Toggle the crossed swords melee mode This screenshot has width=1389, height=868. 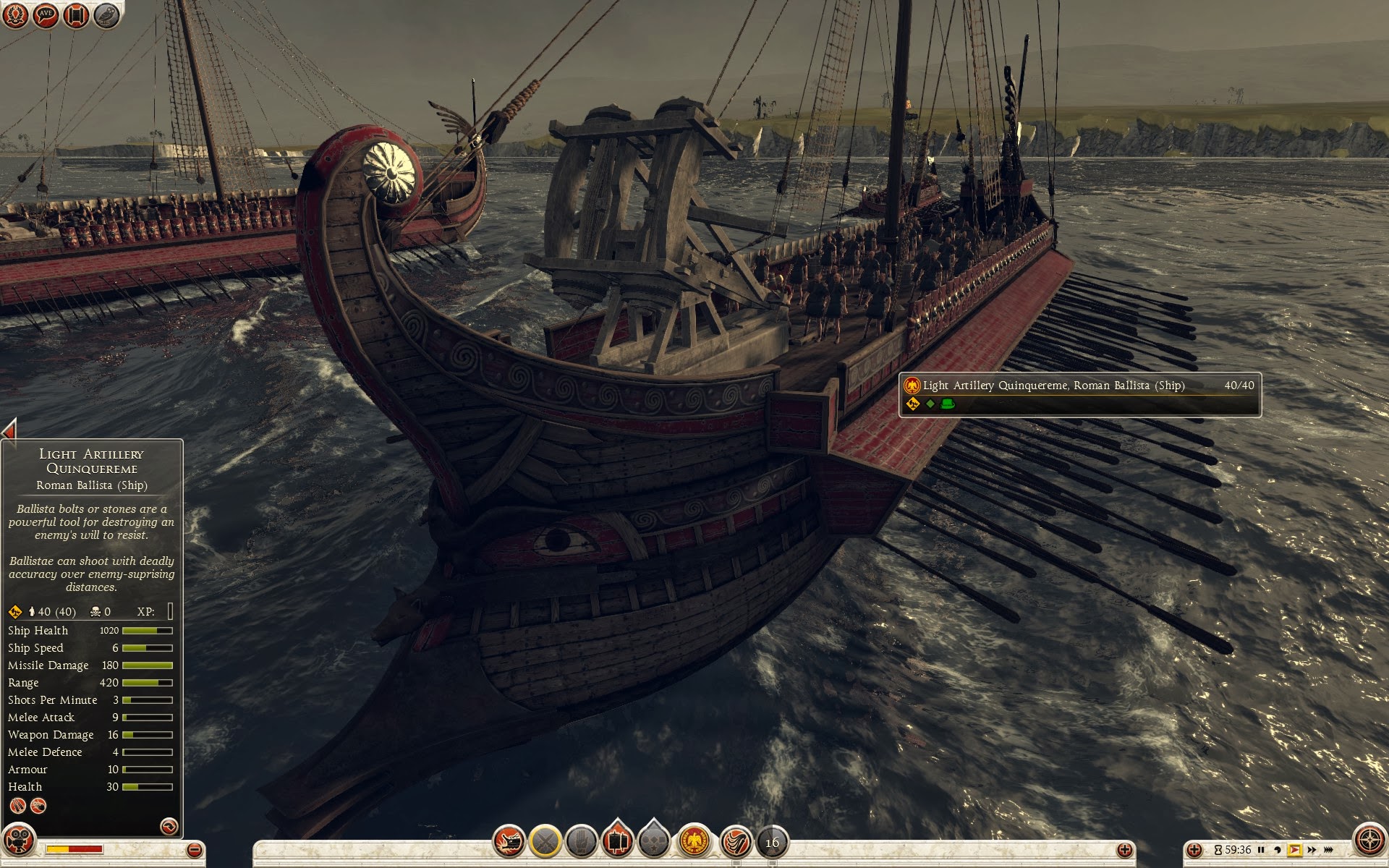click(545, 842)
